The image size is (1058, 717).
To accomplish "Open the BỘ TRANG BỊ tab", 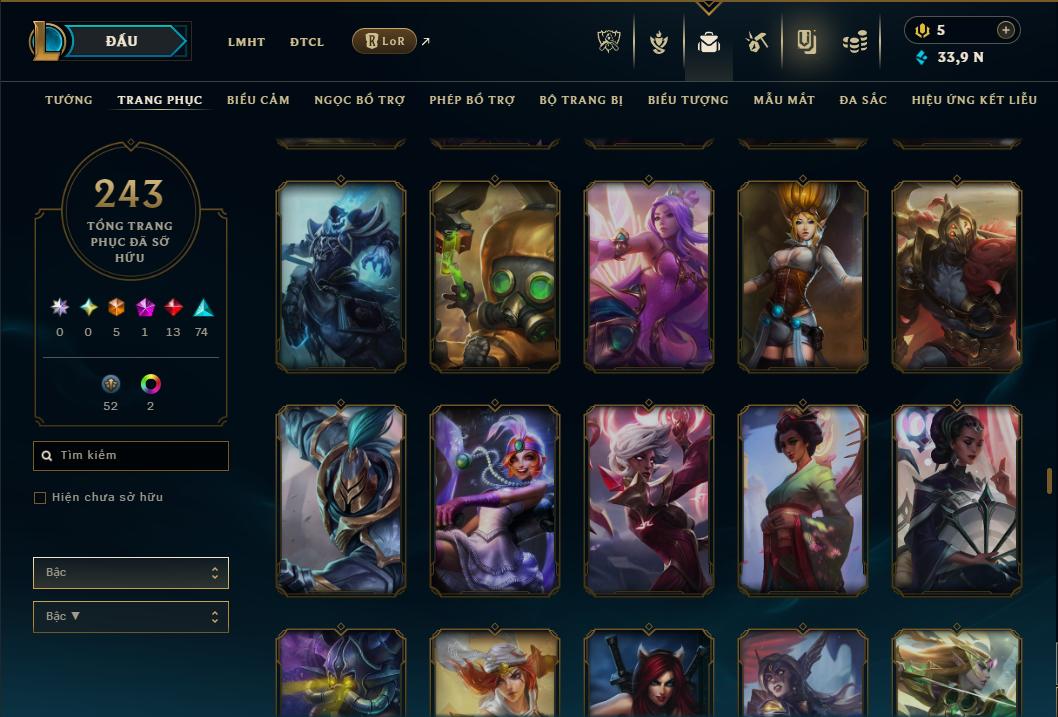I will pyautogui.click(x=581, y=100).
